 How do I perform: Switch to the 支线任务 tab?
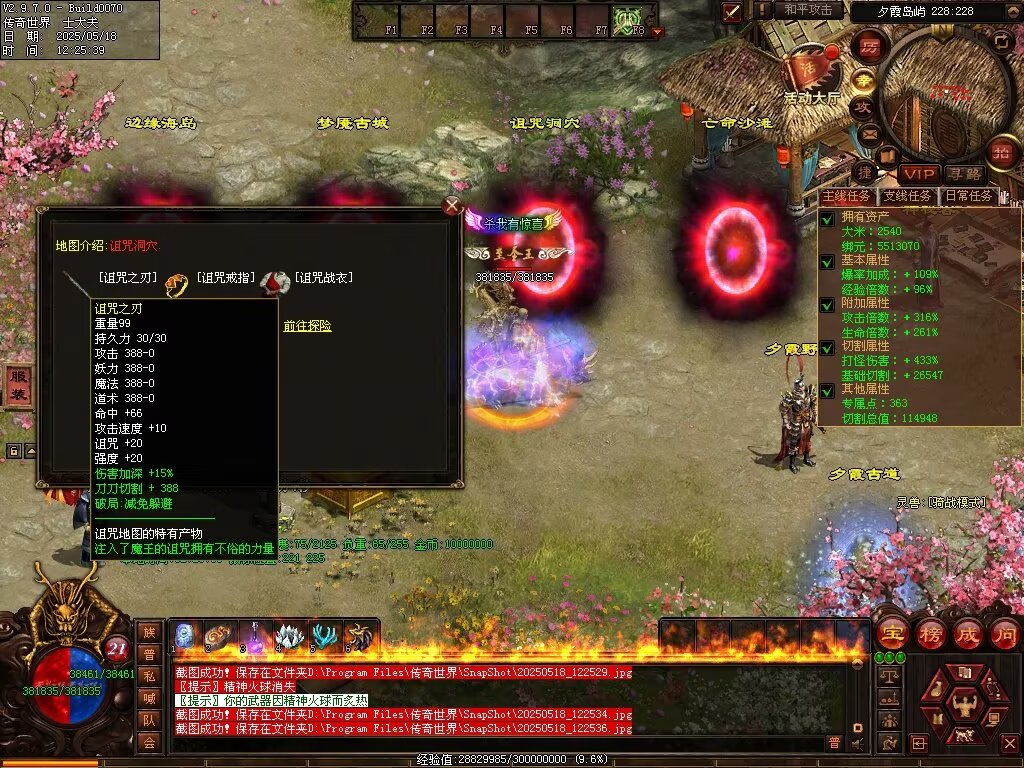pos(906,197)
